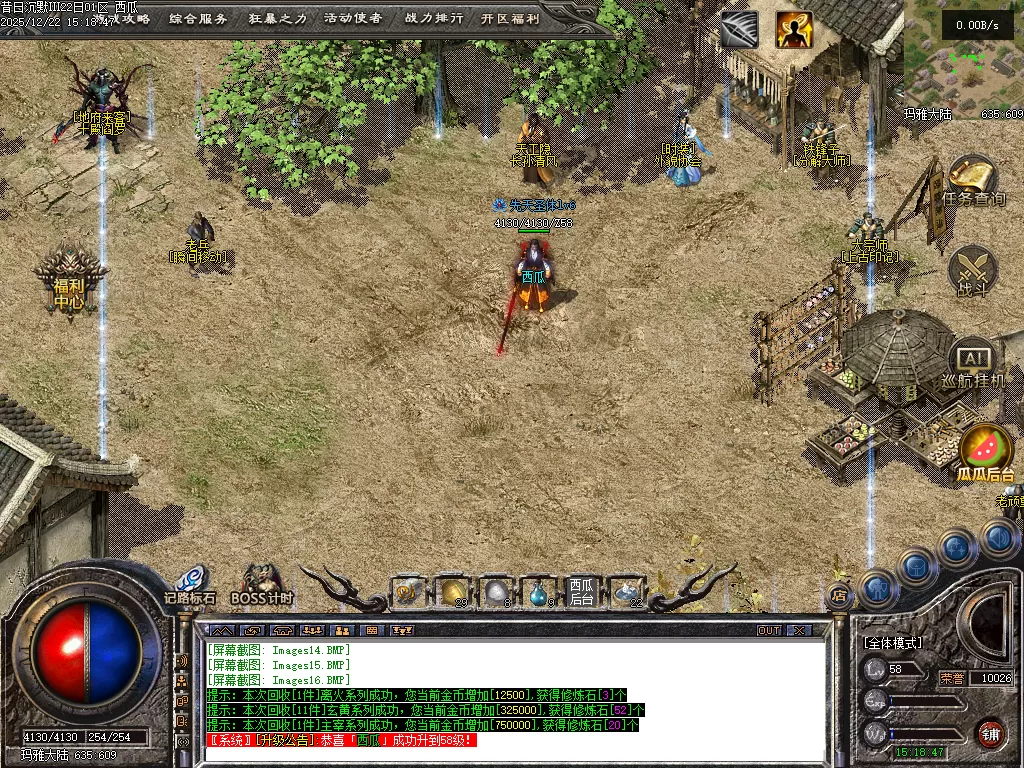1024x768 pixels.
Task: Select the 活动使者 menu entry
Action: pos(353,18)
